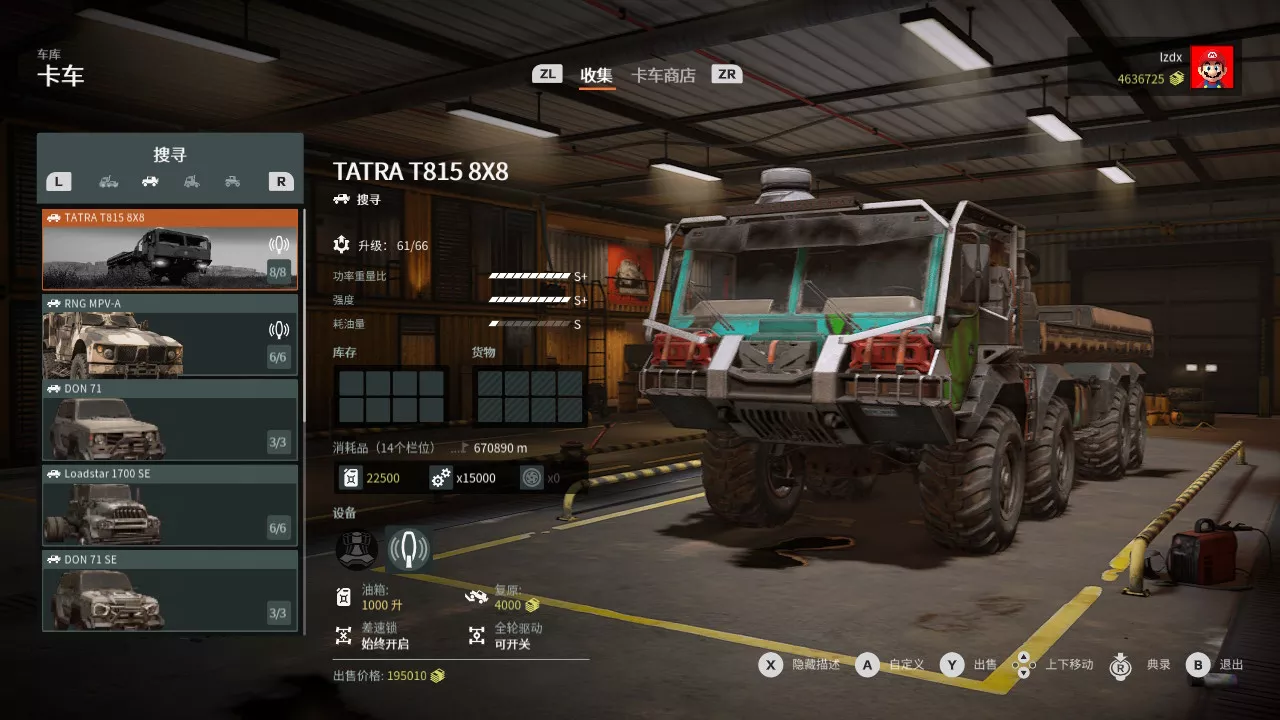Viewport: 1280px width, 720px height.
Task: Choose the RNG MPV-A truck in list
Action: pyautogui.click(x=170, y=335)
